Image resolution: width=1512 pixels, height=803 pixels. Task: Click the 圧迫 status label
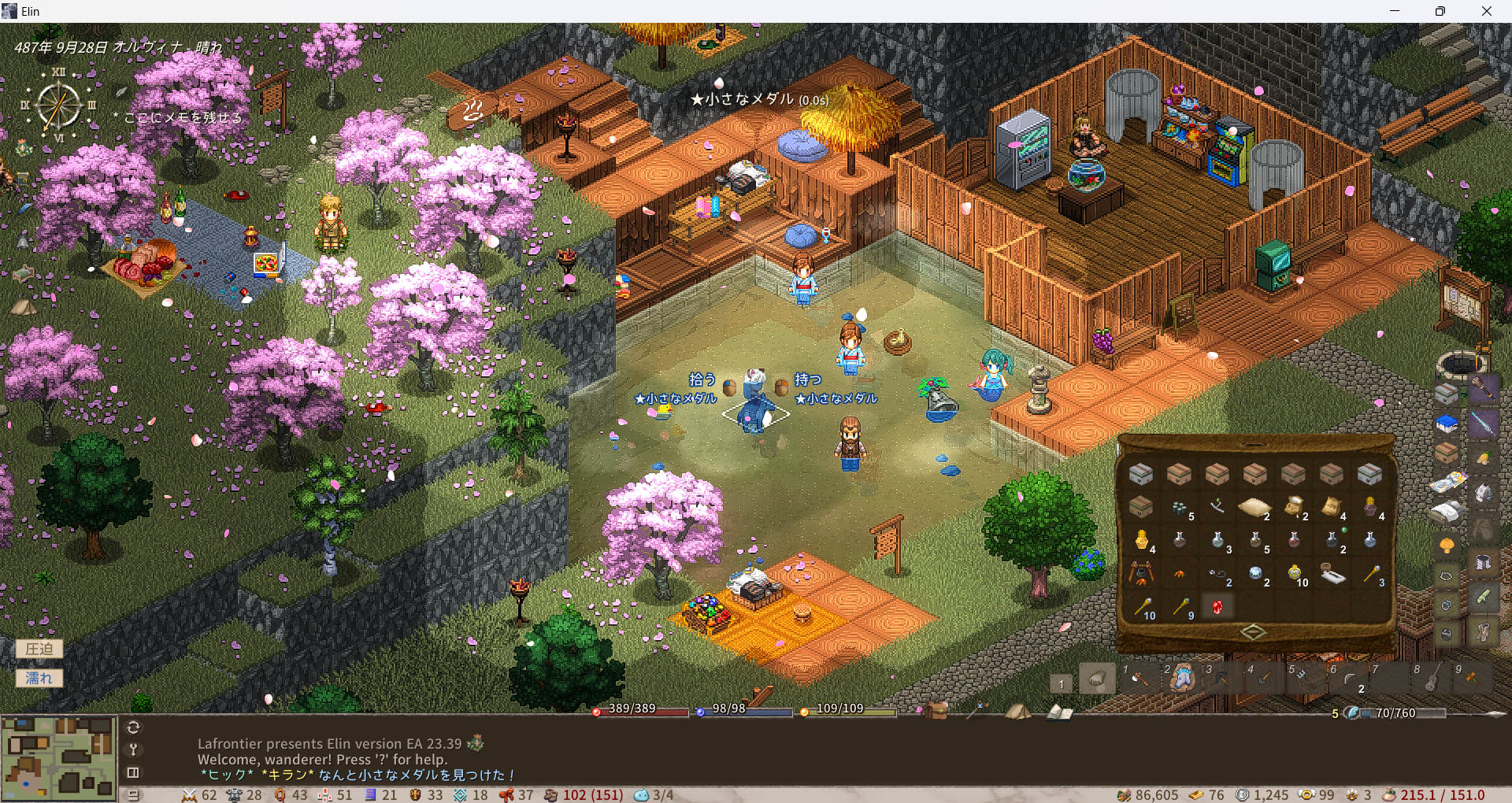39,649
